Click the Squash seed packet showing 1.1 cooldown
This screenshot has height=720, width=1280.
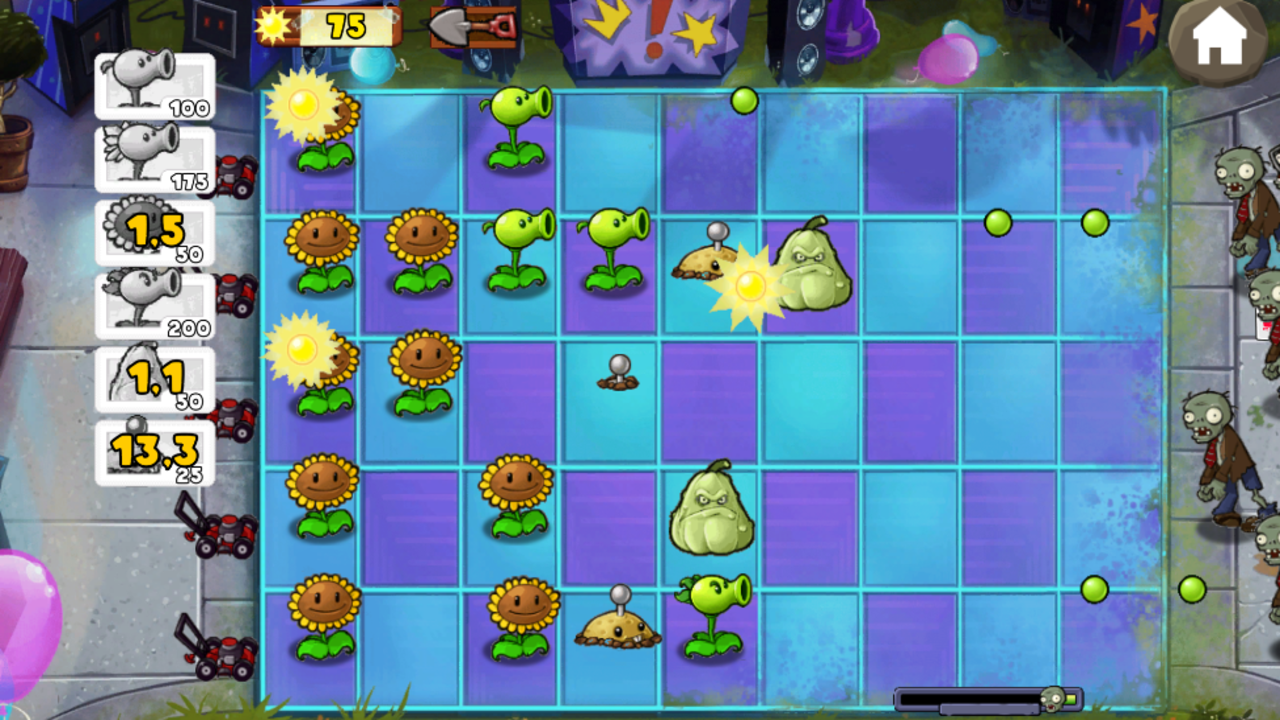[155, 378]
